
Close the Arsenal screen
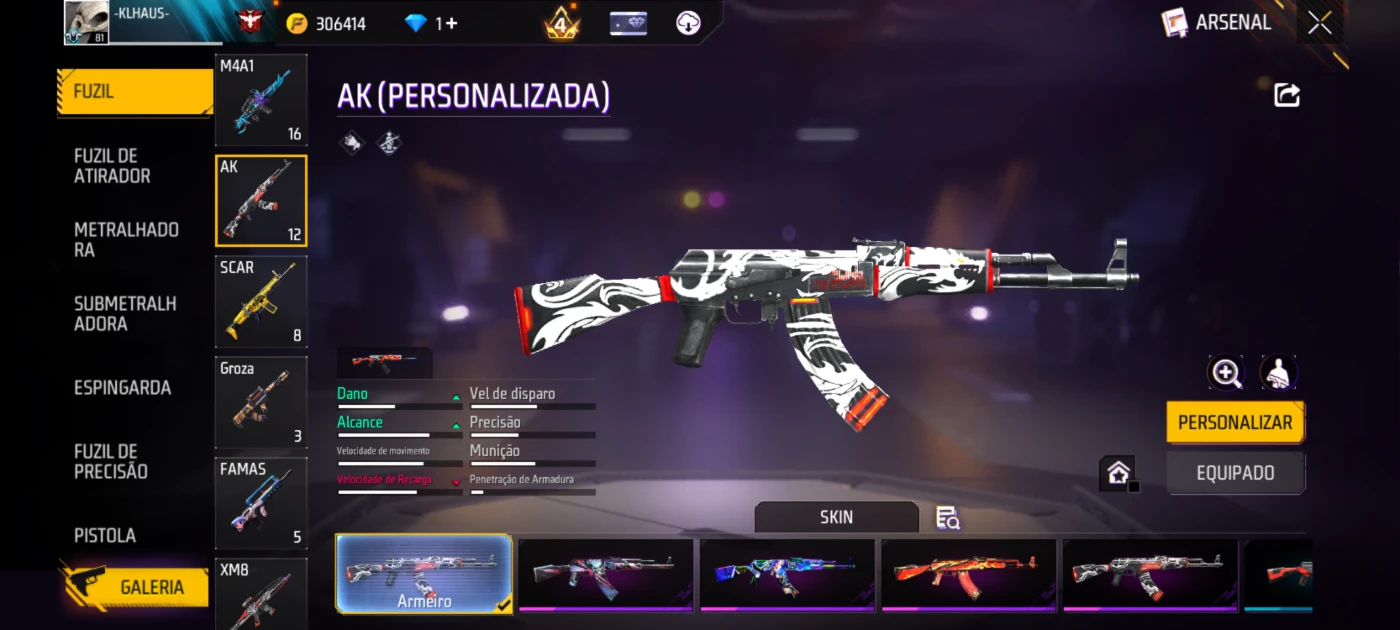coord(1320,23)
